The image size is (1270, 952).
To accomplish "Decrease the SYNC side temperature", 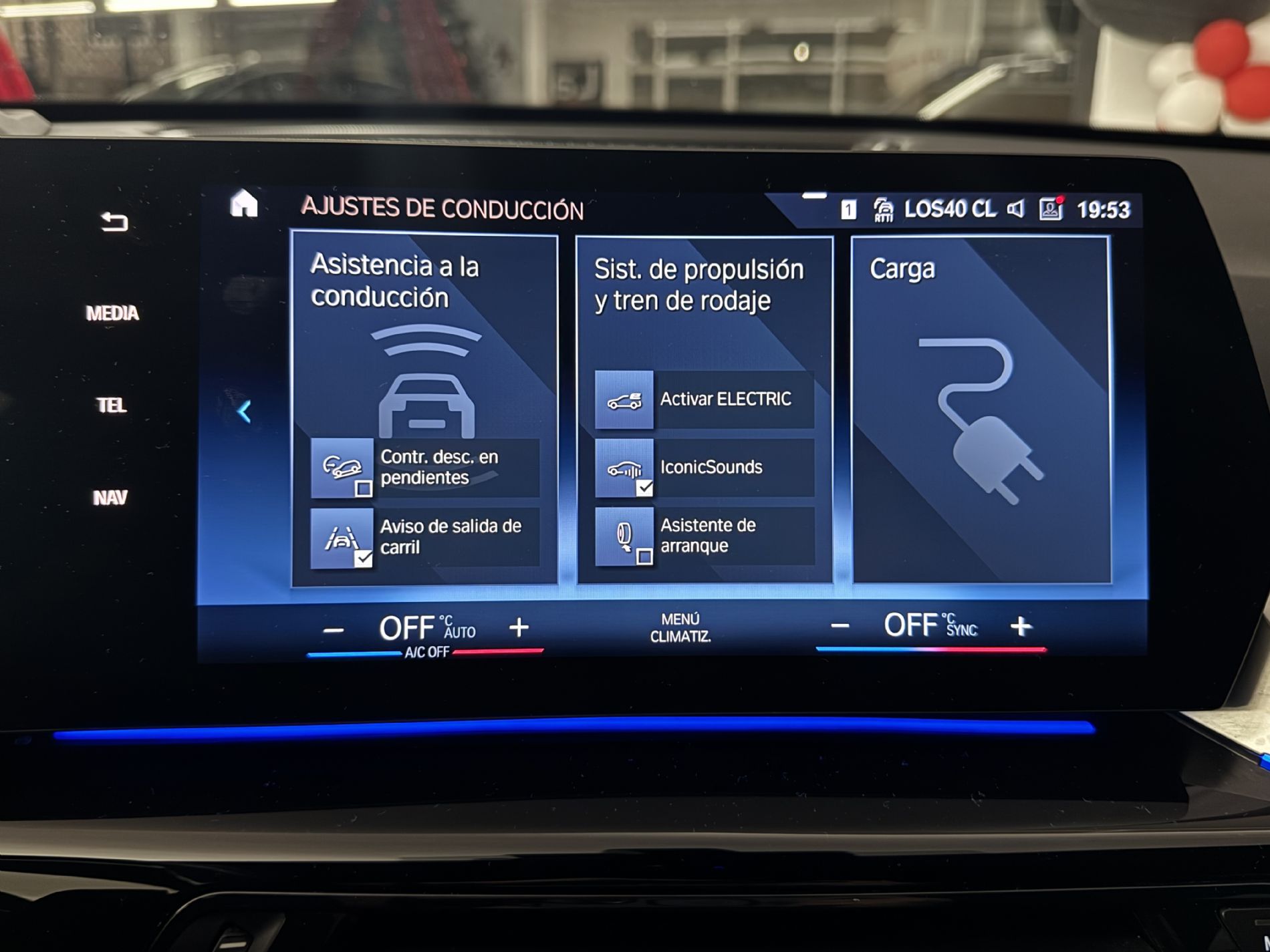I will (840, 626).
